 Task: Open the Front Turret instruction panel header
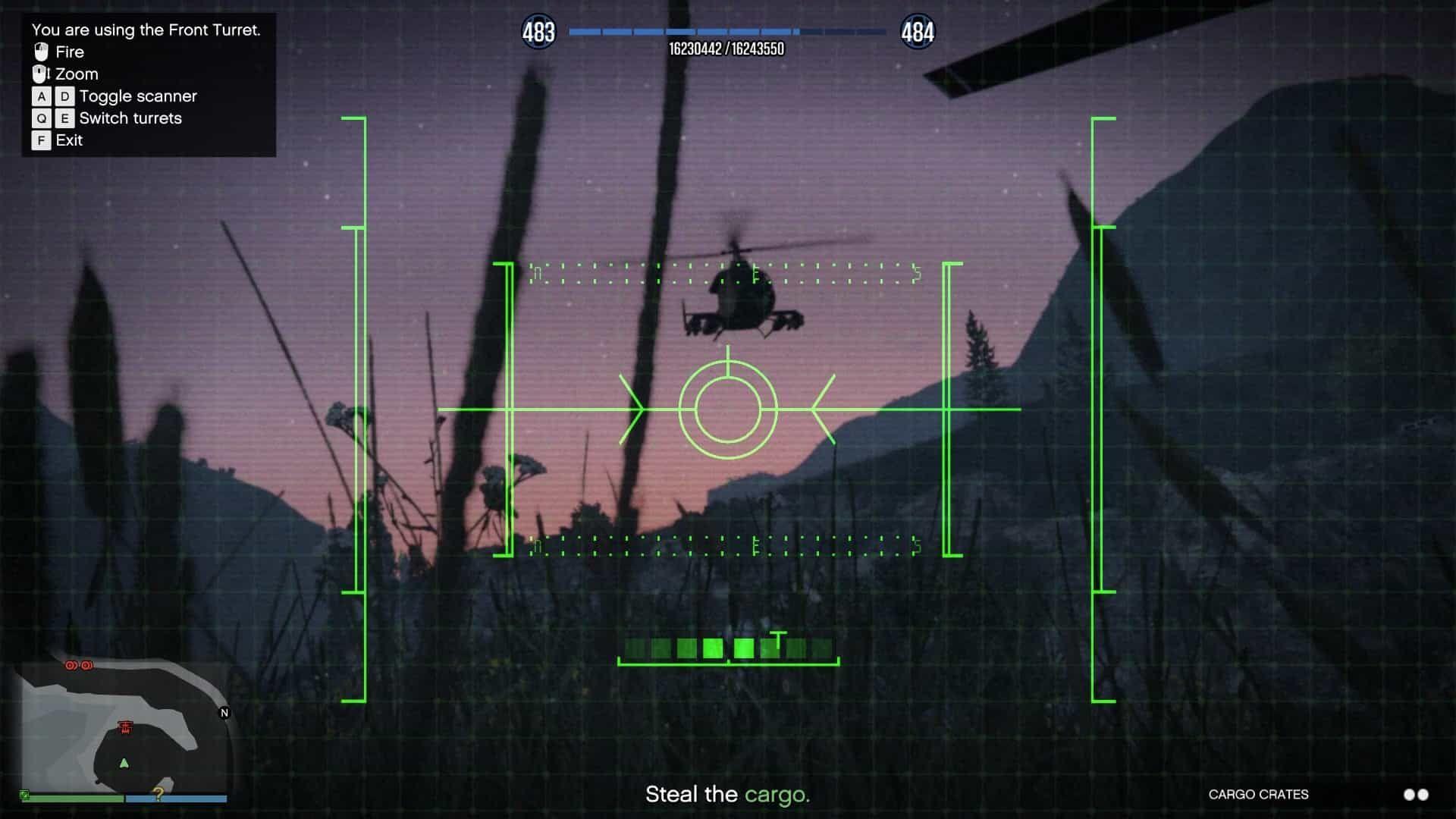click(146, 30)
